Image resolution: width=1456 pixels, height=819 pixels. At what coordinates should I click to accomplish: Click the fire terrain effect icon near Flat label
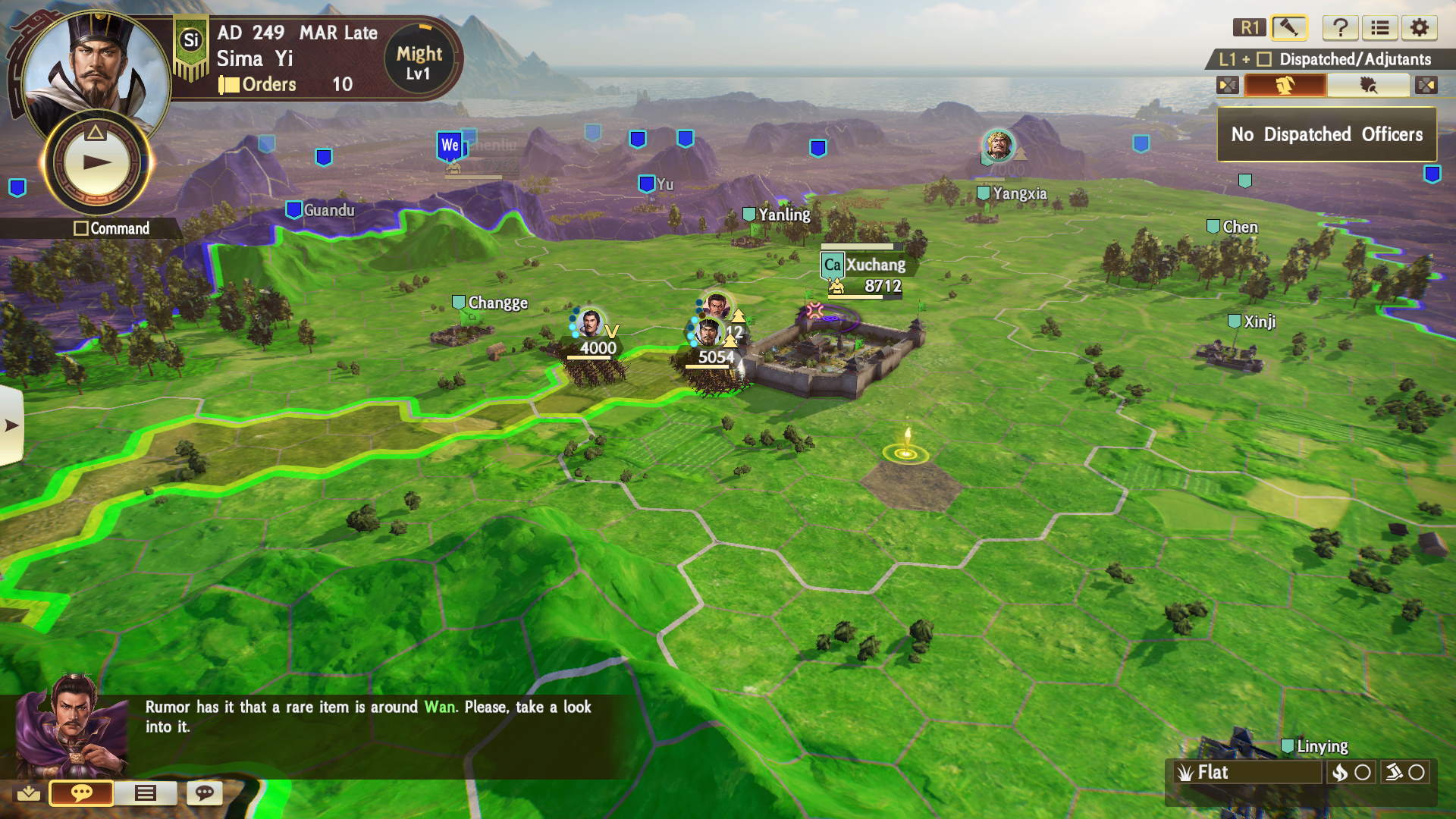coord(1341,773)
